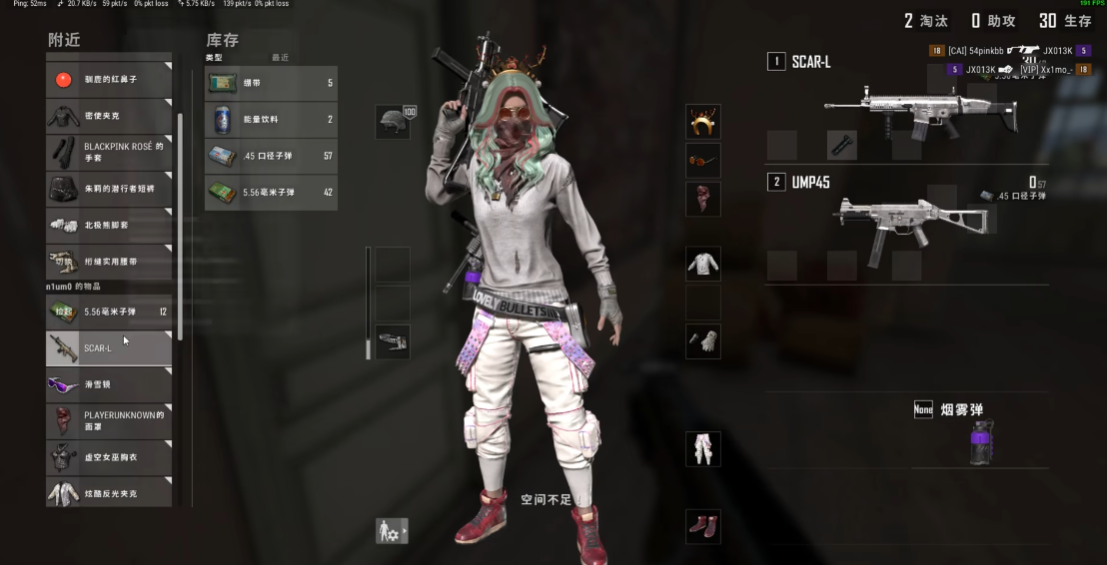1107x565 pixels.
Task: Switch inventory sorting to 最近
Action: (280, 58)
